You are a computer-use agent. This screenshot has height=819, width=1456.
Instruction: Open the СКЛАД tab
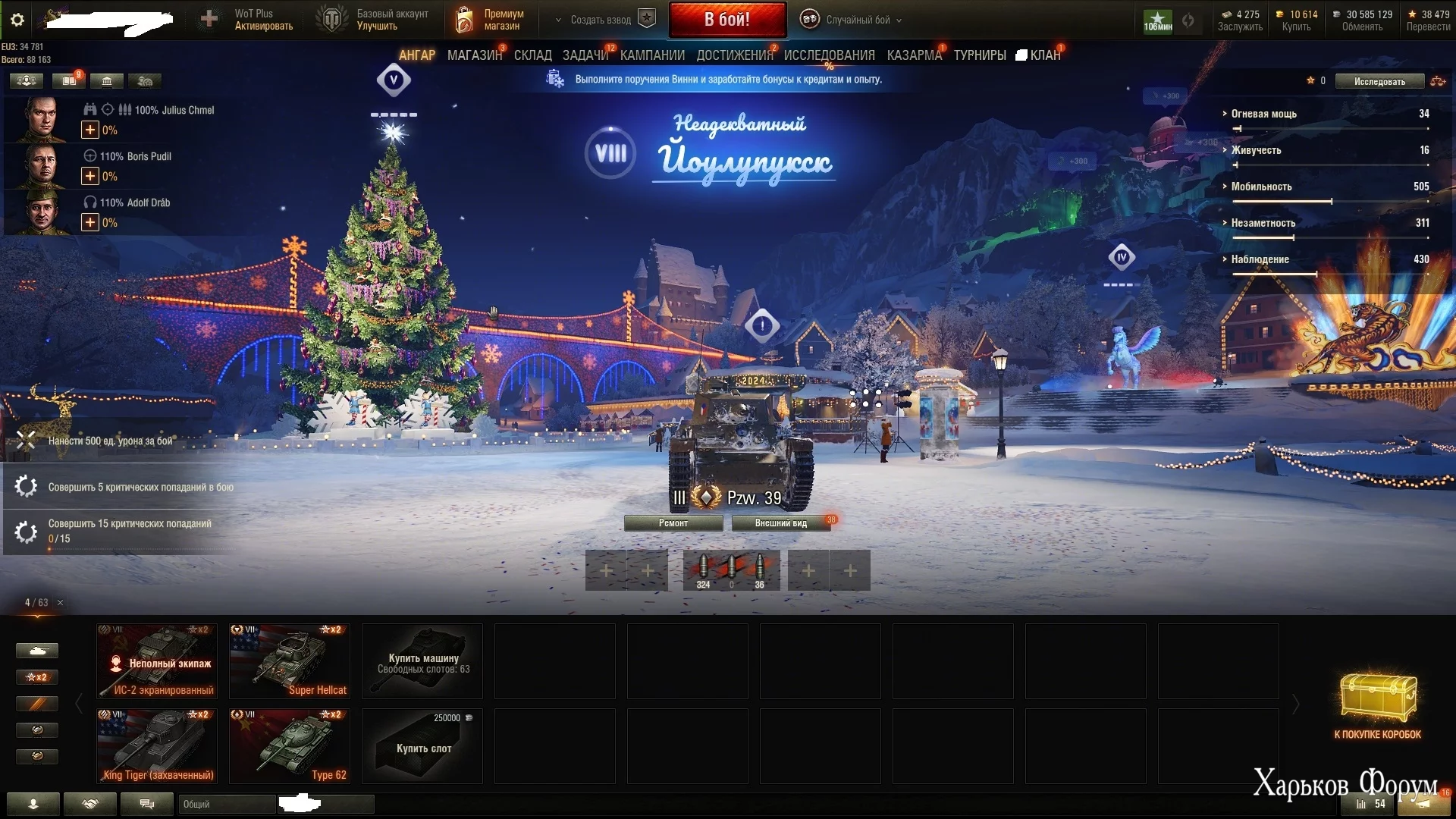(x=532, y=55)
